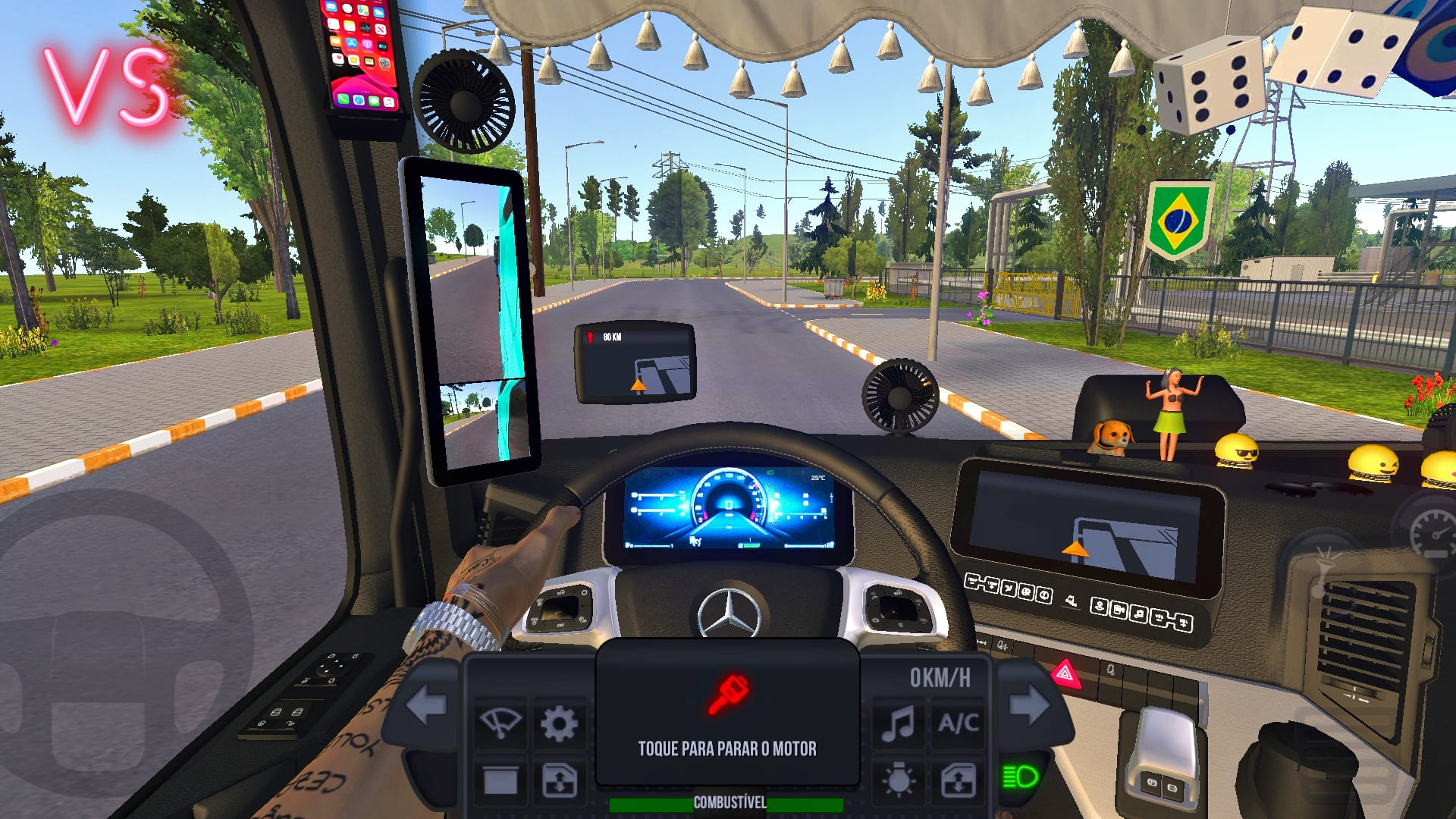This screenshot has height=819, width=1456.
Task: Turn on the windshield wipers
Action: click(x=500, y=723)
